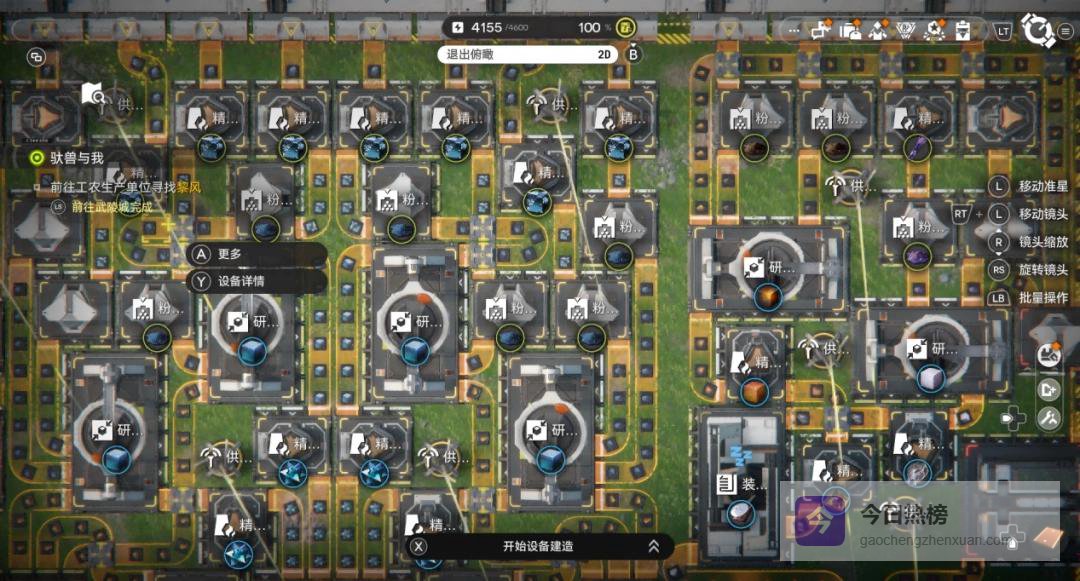This screenshot has height=581, width=1080.
Task: Click the overlapping squares icon at top left
Action: coord(37,57)
